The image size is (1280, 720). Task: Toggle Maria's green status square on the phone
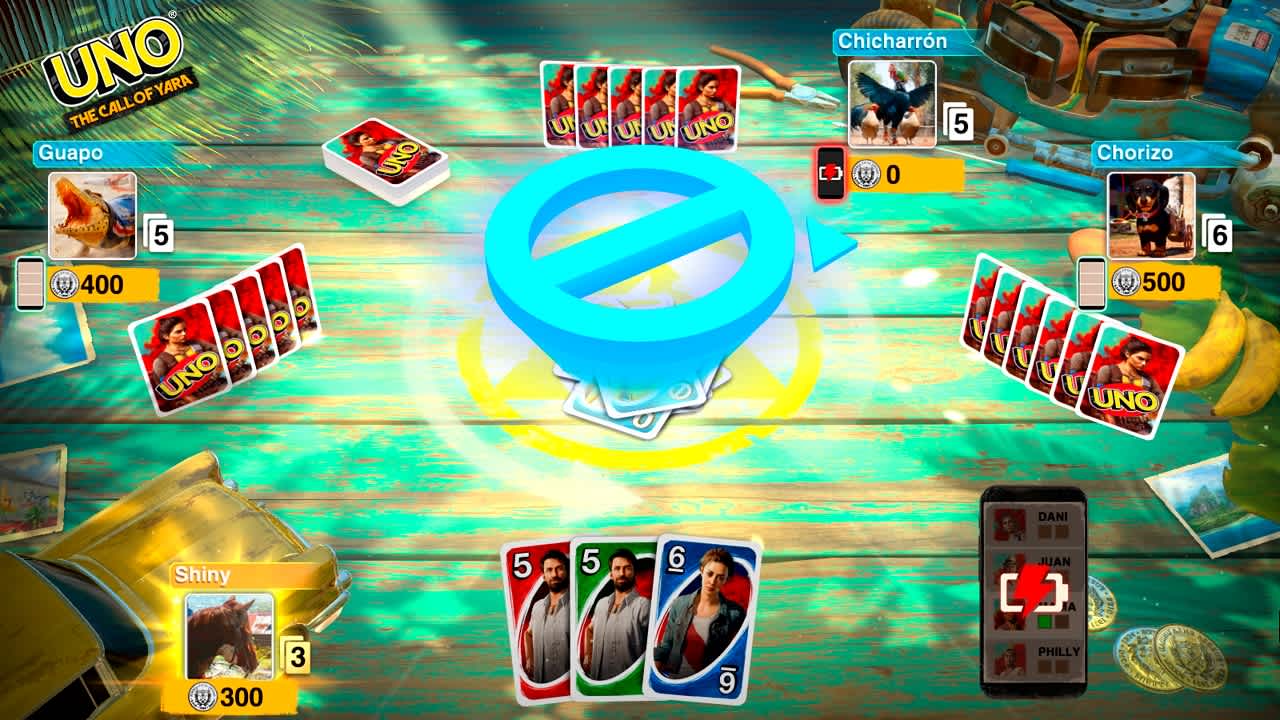pos(1046,620)
